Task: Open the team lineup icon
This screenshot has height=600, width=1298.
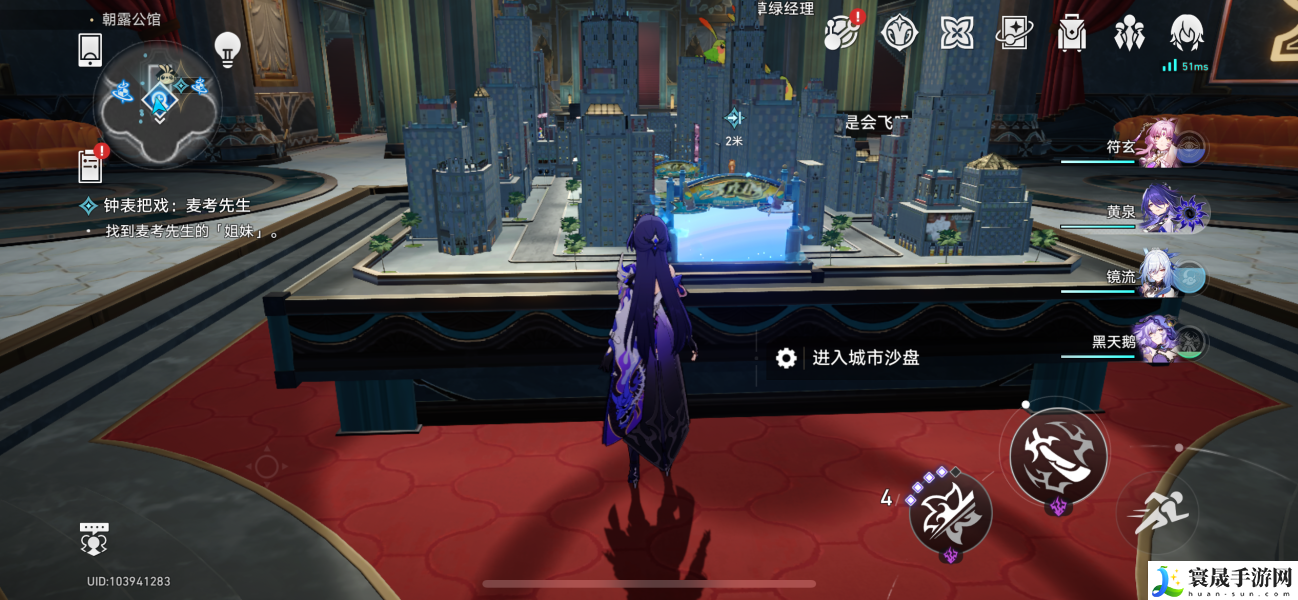Action: click(x=1129, y=33)
